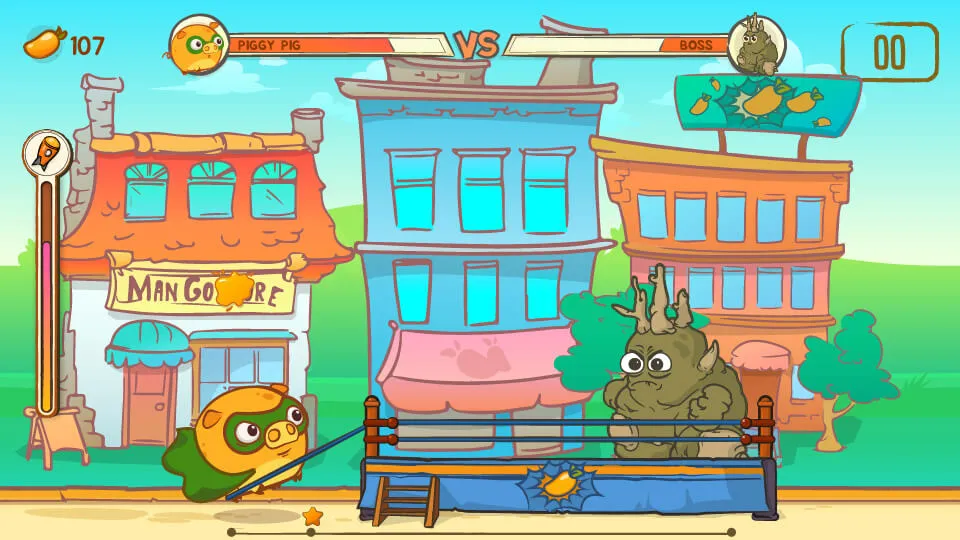This screenshot has width=960, height=540.
Task: Pause the fight with the top-right button
Action: (x=889, y=52)
